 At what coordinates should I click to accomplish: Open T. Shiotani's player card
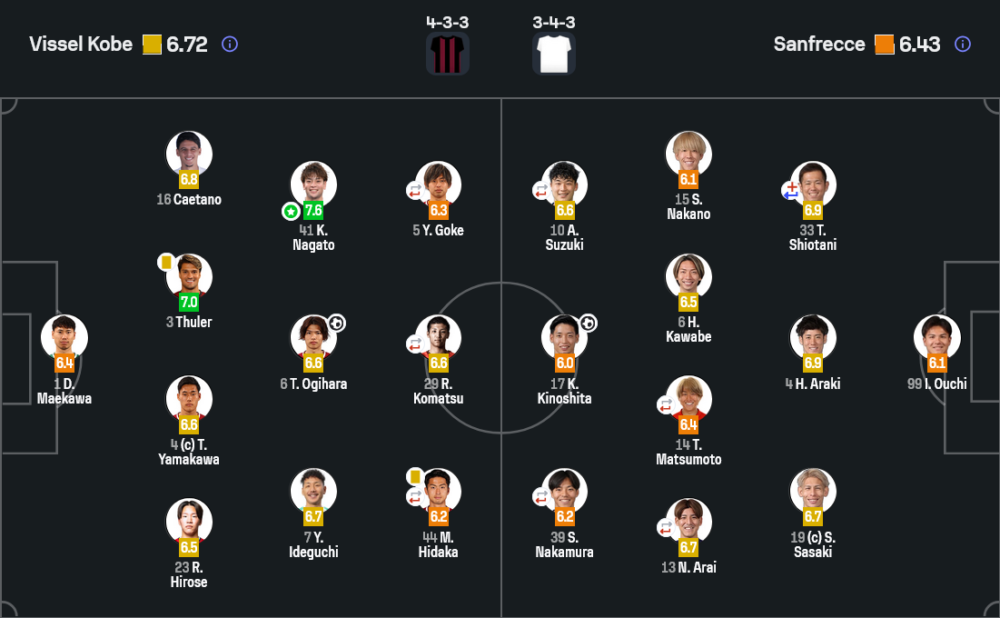click(x=813, y=185)
